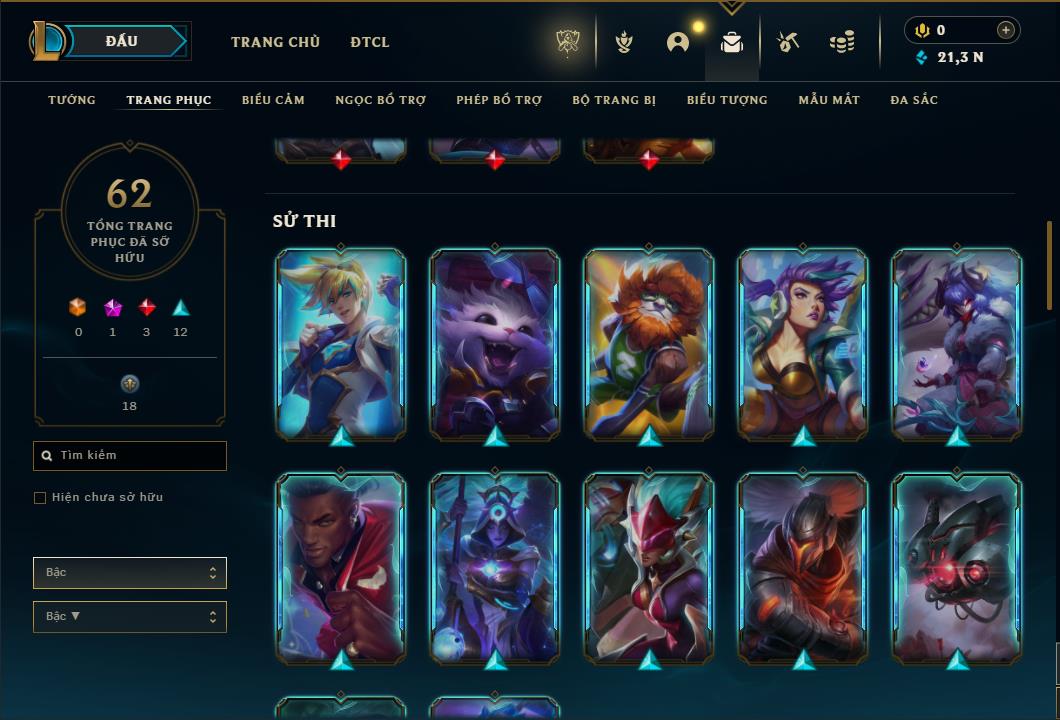This screenshot has height=720, width=1060.
Task: Toggle the Hiện chưa sở hữu checkbox
Action: [x=40, y=498]
